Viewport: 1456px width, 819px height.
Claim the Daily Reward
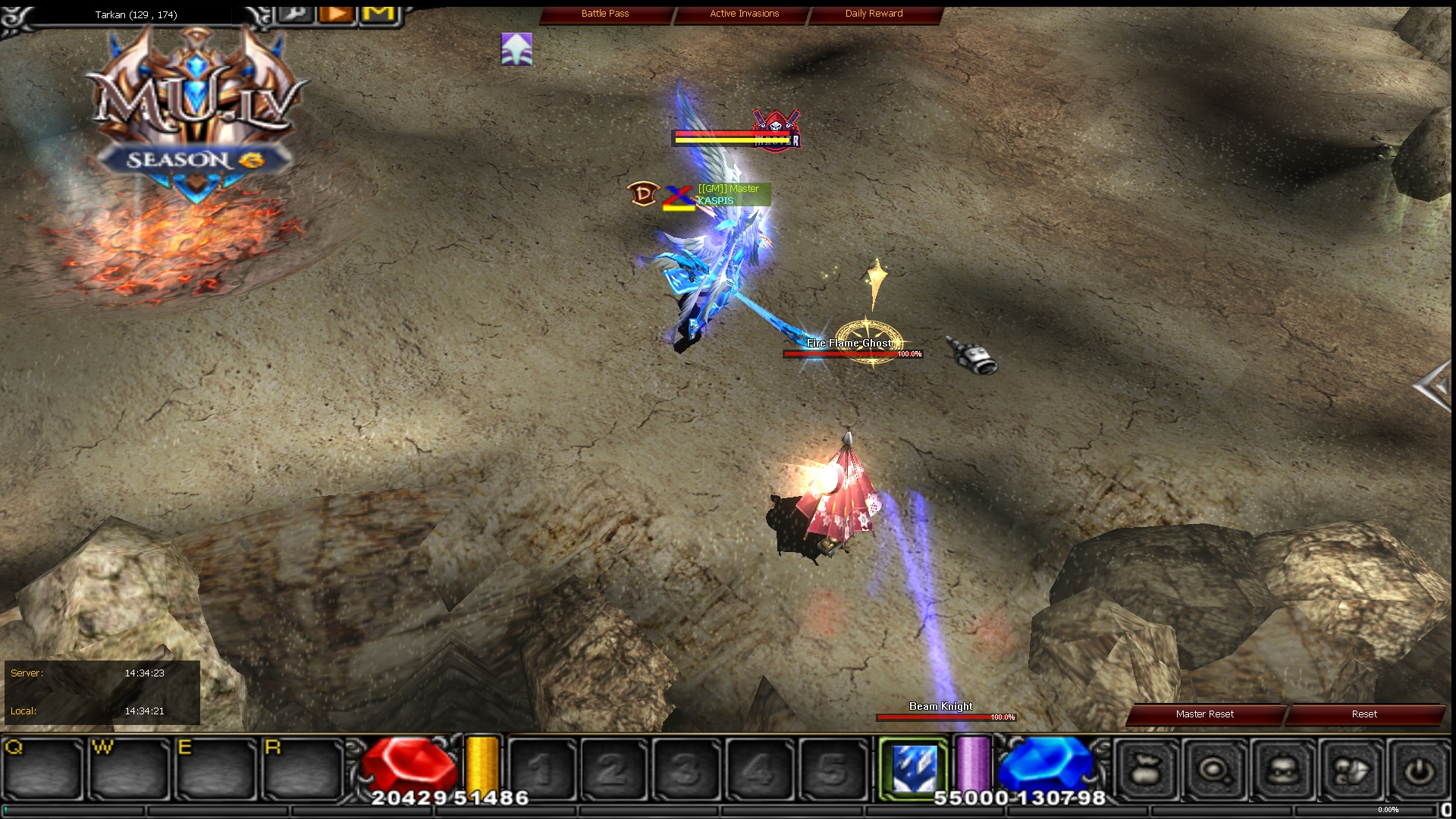point(874,14)
